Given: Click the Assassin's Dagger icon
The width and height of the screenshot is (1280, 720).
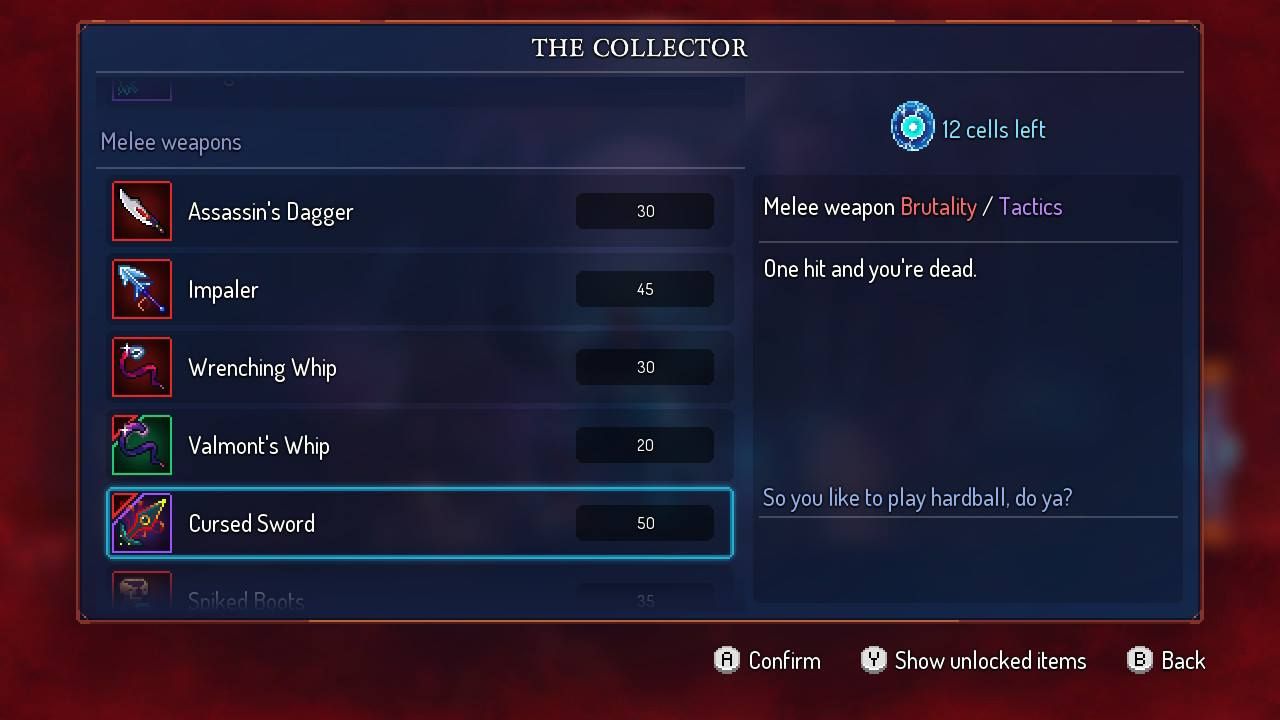Looking at the screenshot, I should click(x=142, y=211).
